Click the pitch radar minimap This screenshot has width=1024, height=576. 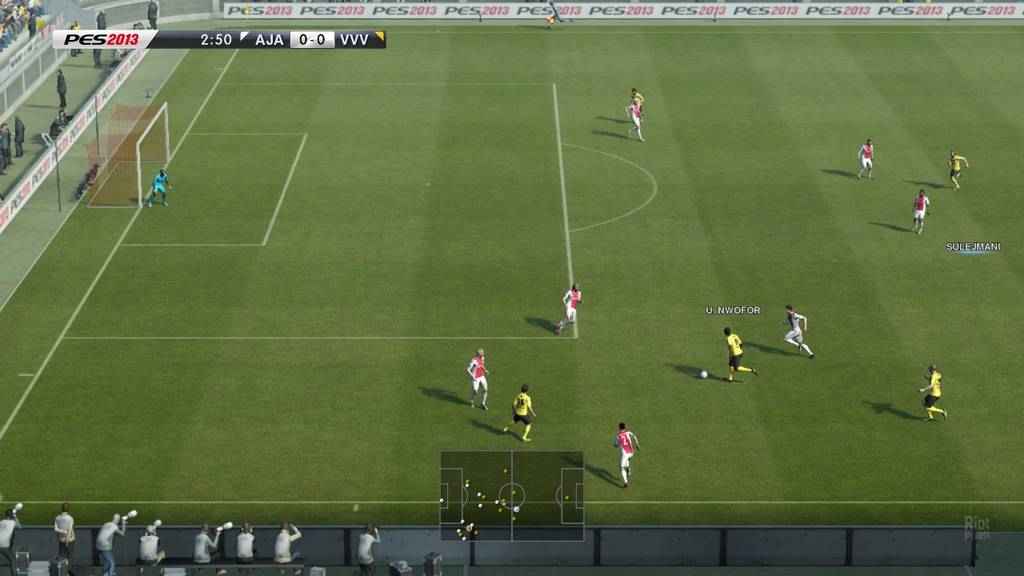click(x=512, y=496)
